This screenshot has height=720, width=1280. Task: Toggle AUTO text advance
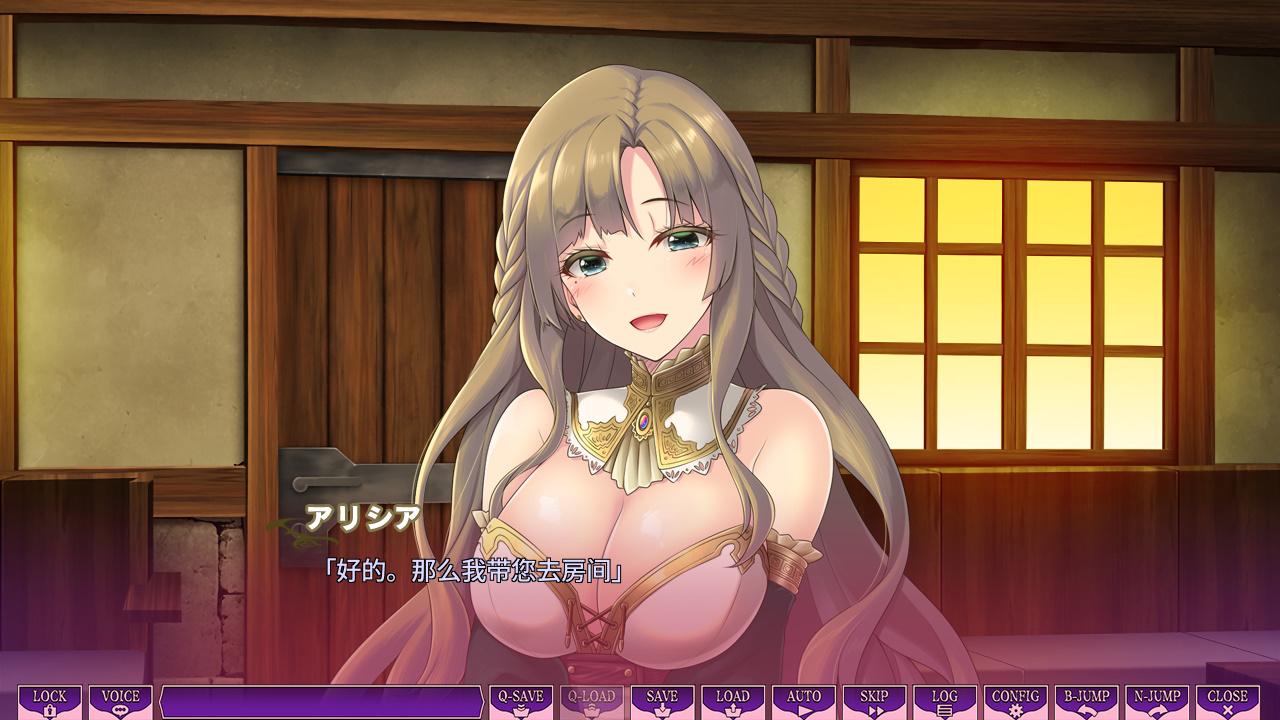[804, 702]
